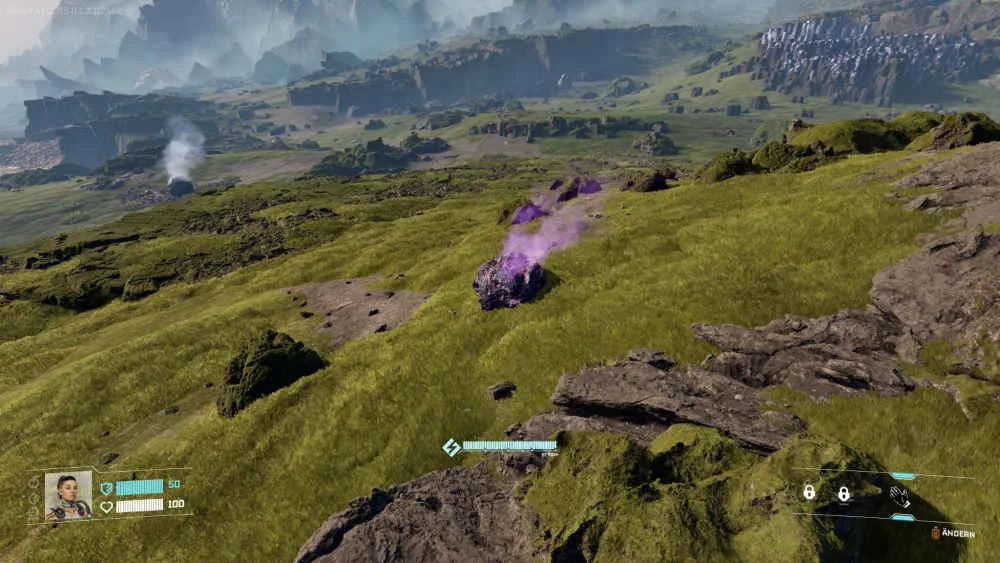Click the character portrait in the HUD

coord(69,495)
